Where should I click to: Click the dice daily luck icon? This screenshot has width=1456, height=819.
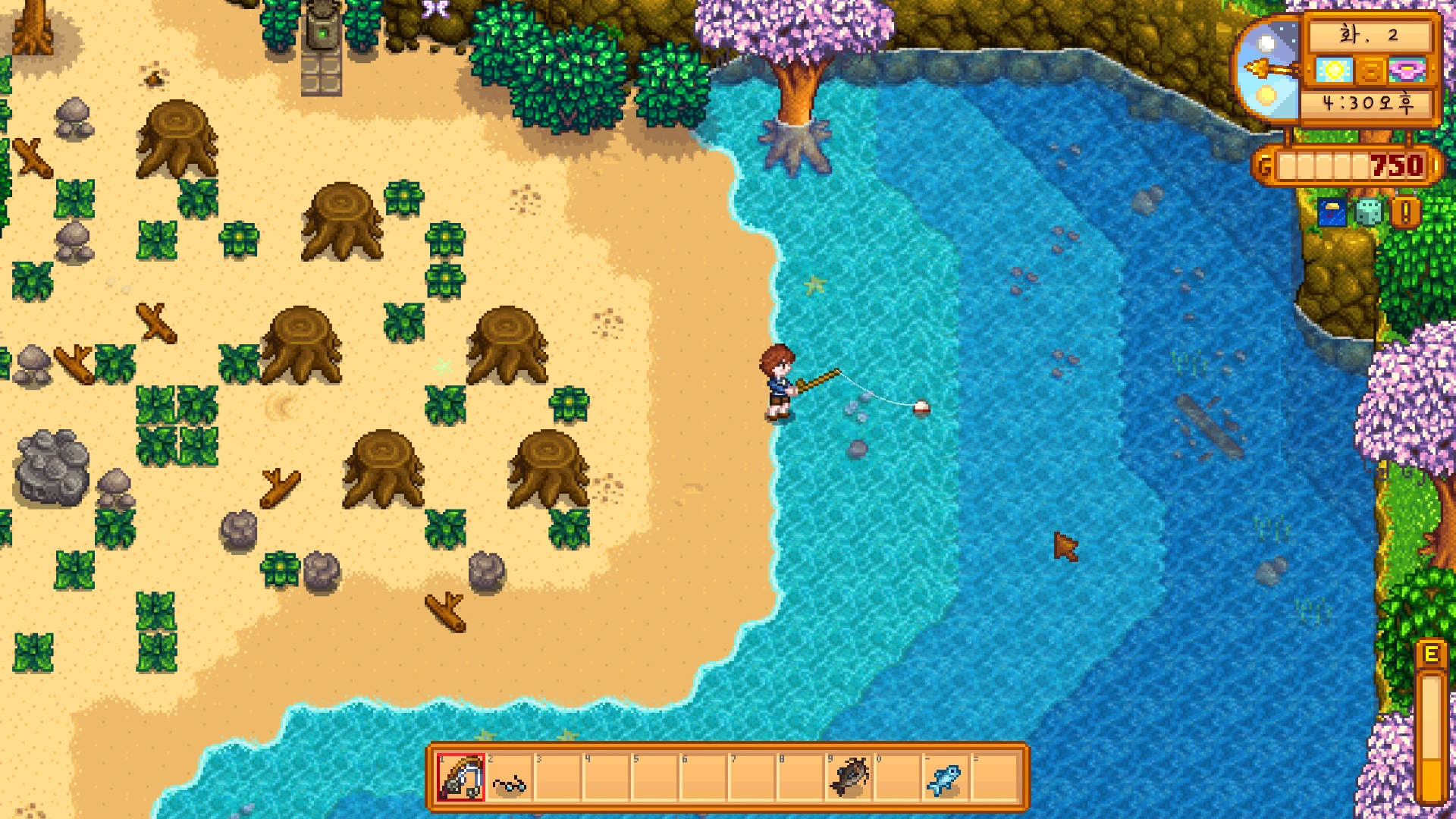1368,213
